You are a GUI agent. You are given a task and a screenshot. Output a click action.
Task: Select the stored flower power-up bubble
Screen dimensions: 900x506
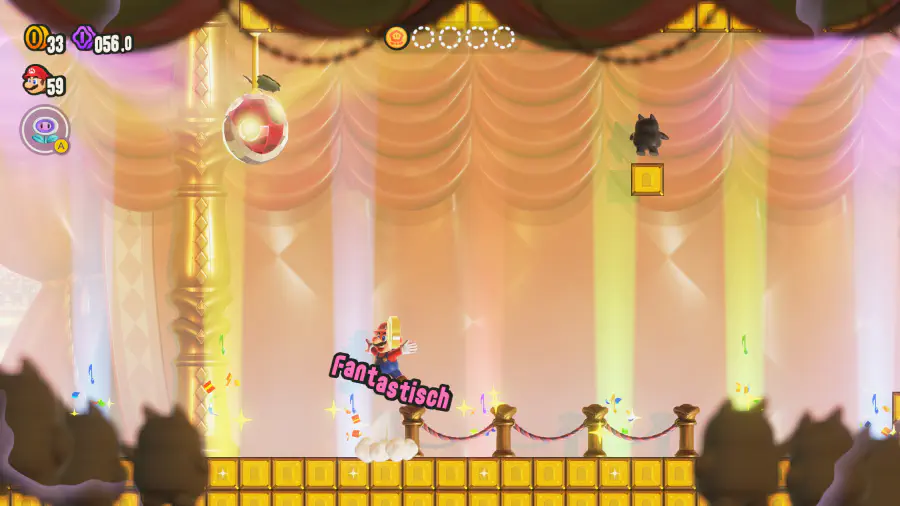click(x=44, y=129)
